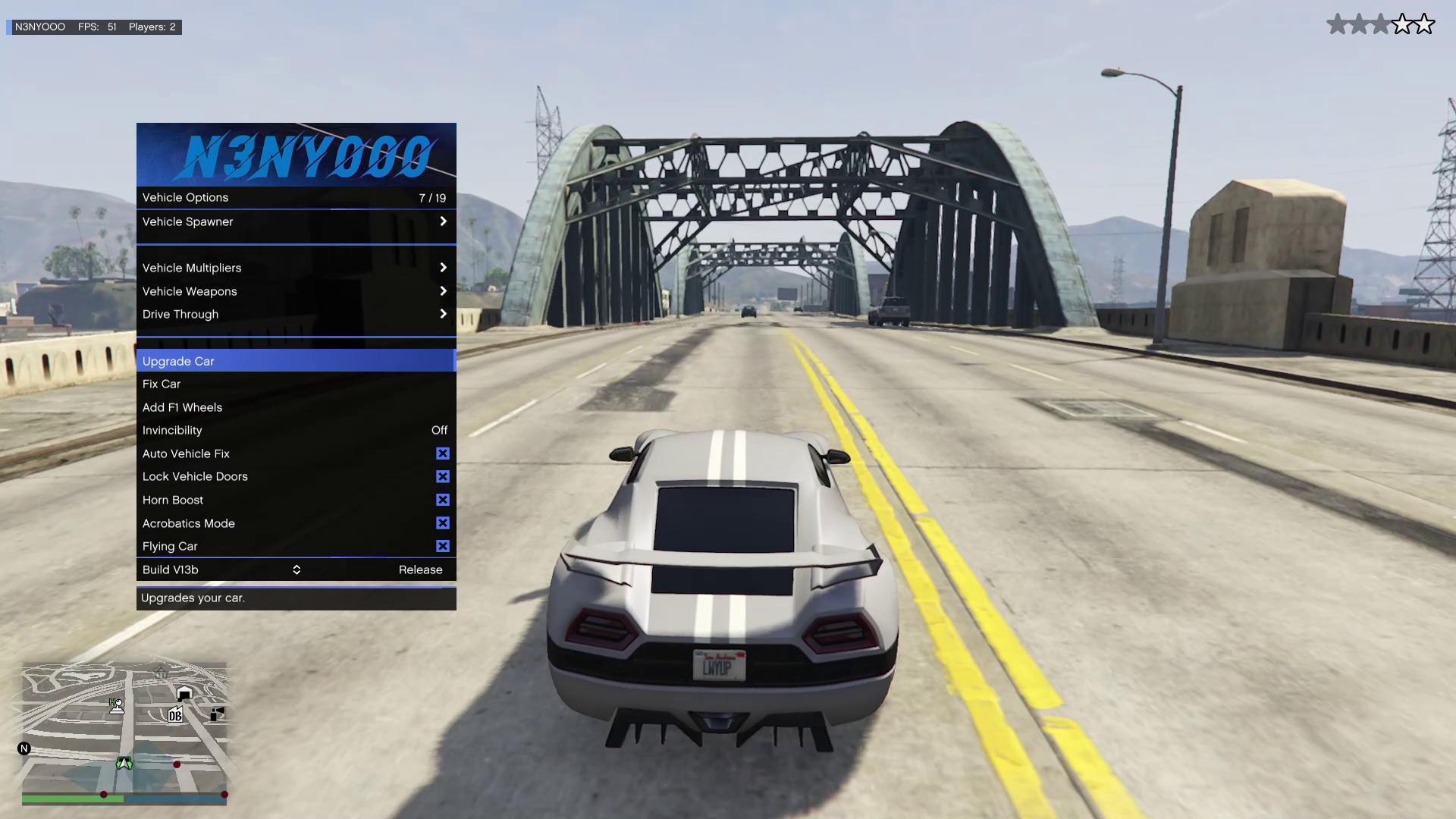The width and height of the screenshot is (1456, 819).
Task: Click the N3NYOOO menu banner
Action: click(296, 155)
